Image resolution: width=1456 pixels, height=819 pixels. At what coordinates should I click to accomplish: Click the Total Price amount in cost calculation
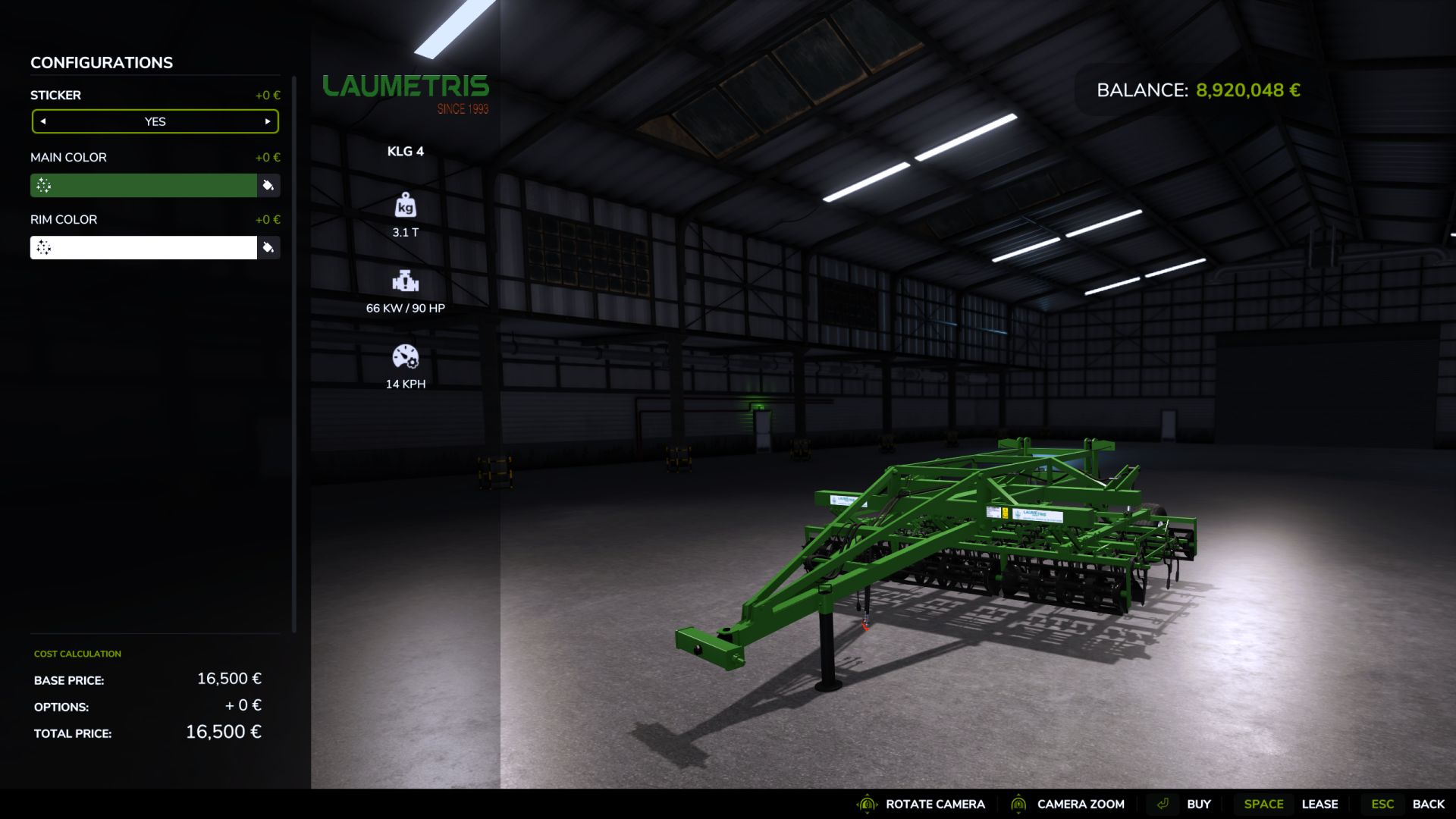tap(223, 733)
